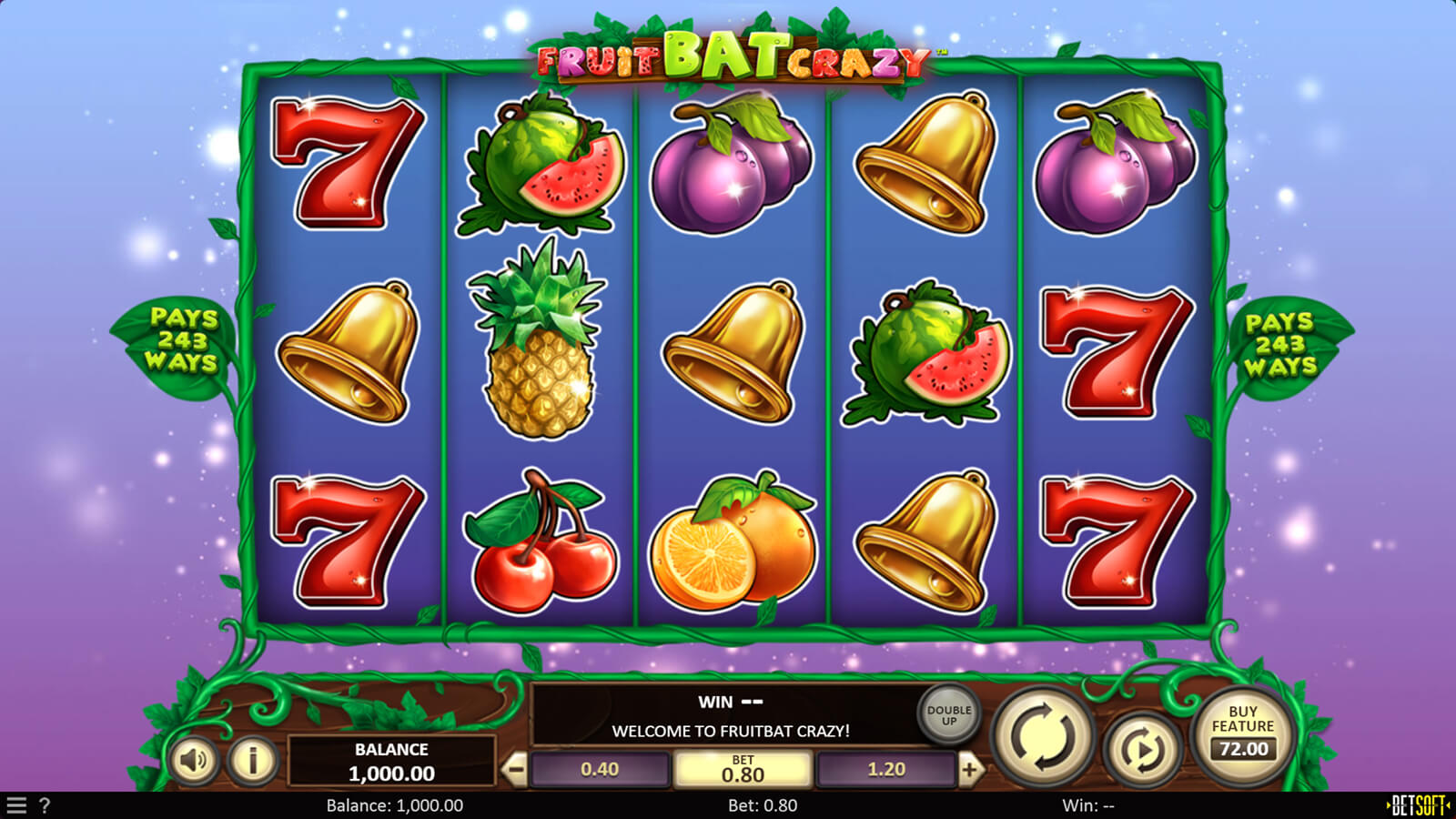Select the 0.40 bet option
Image resolution: width=1456 pixels, height=819 pixels.
coord(600,770)
